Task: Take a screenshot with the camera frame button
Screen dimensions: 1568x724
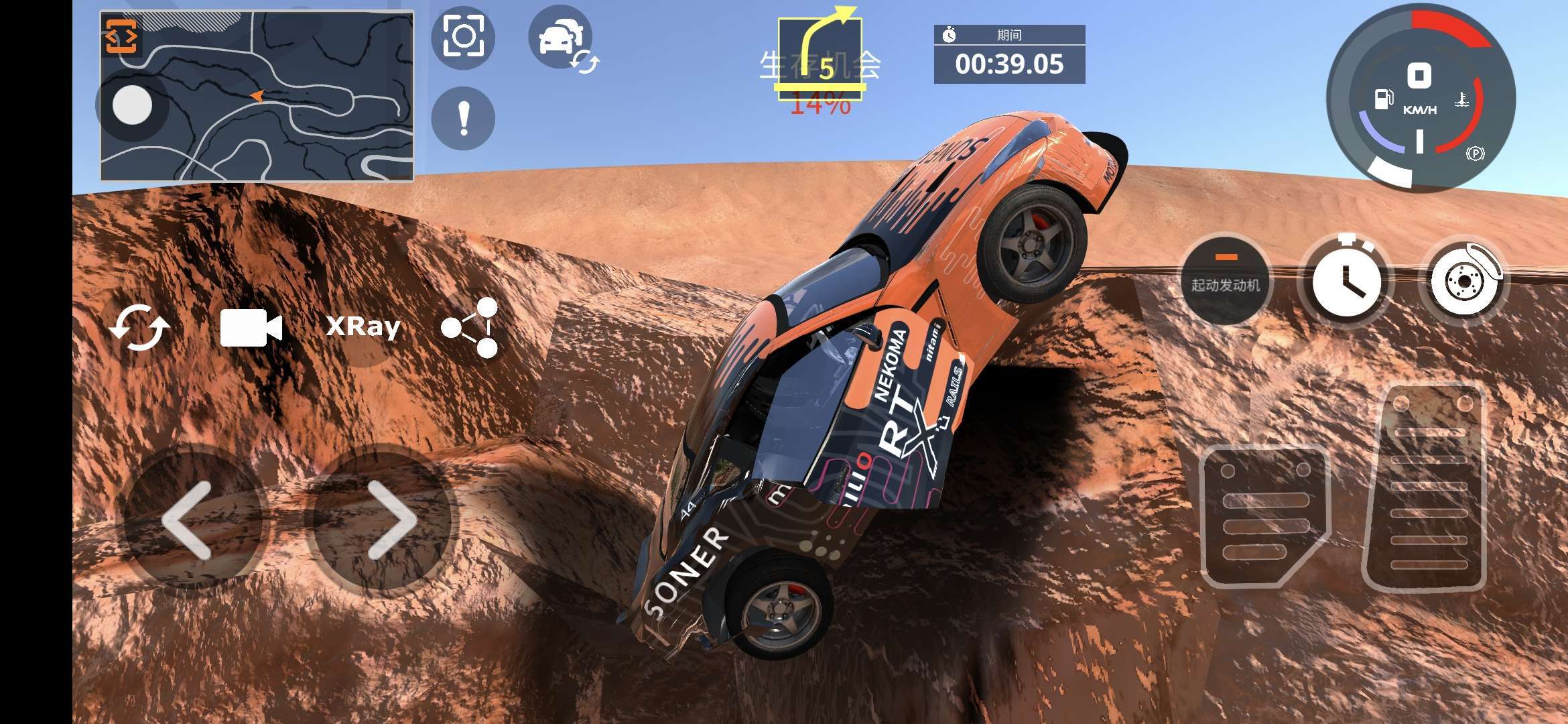Action: click(x=463, y=37)
